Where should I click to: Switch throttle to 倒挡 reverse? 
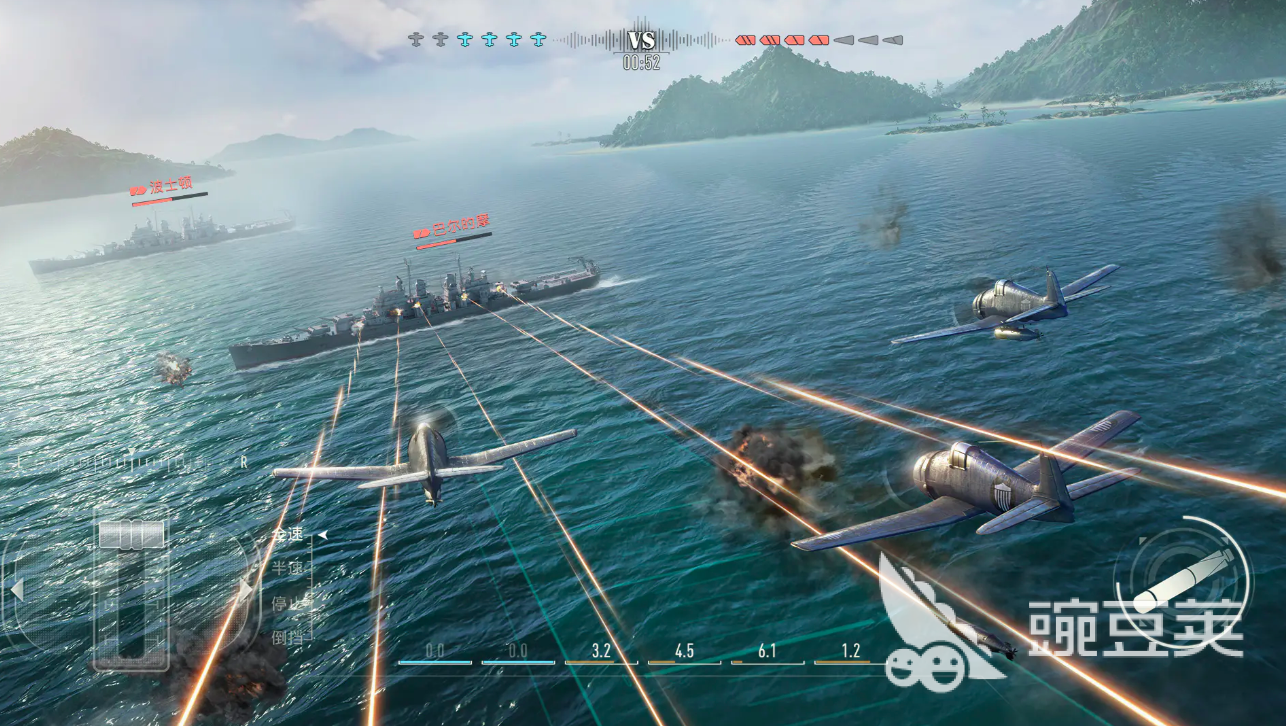[x=286, y=636]
